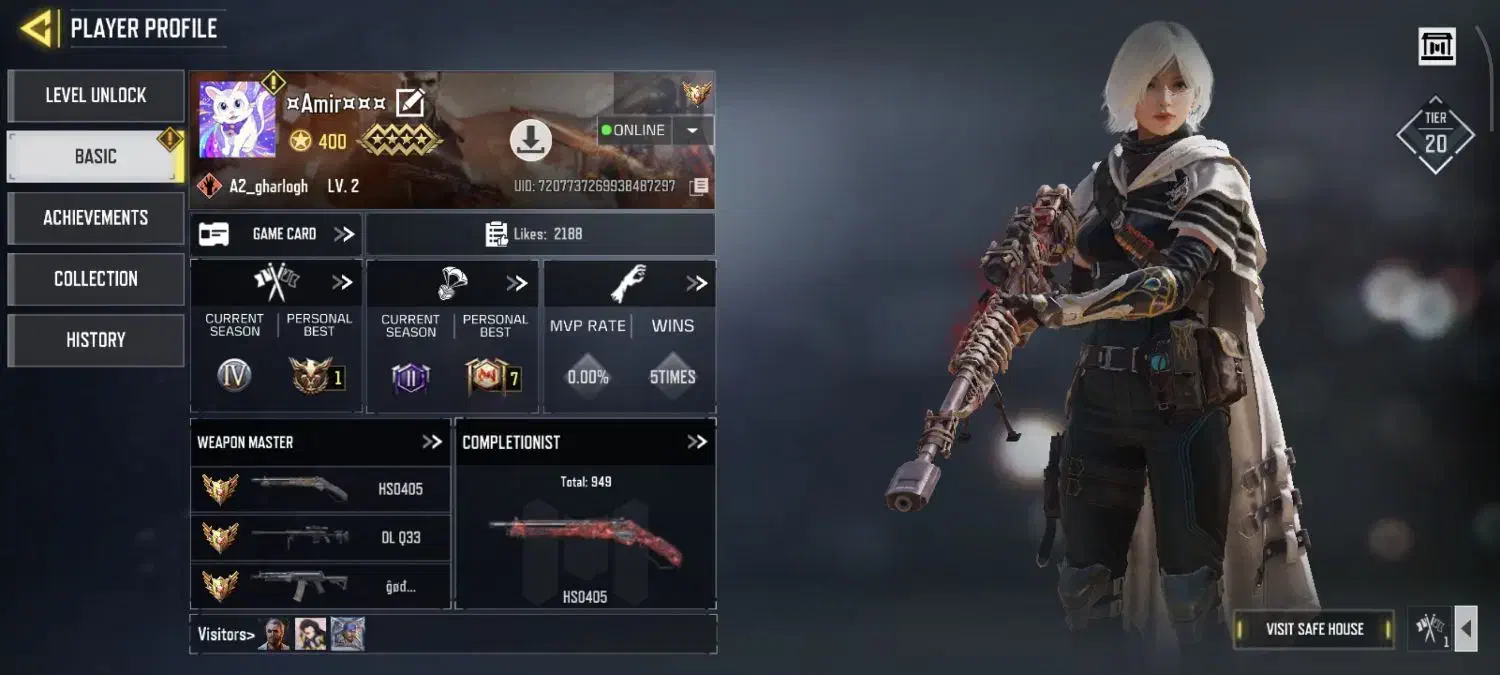Edit the player name with pencil icon
Viewport: 1500px width, 675px height.
410,103
